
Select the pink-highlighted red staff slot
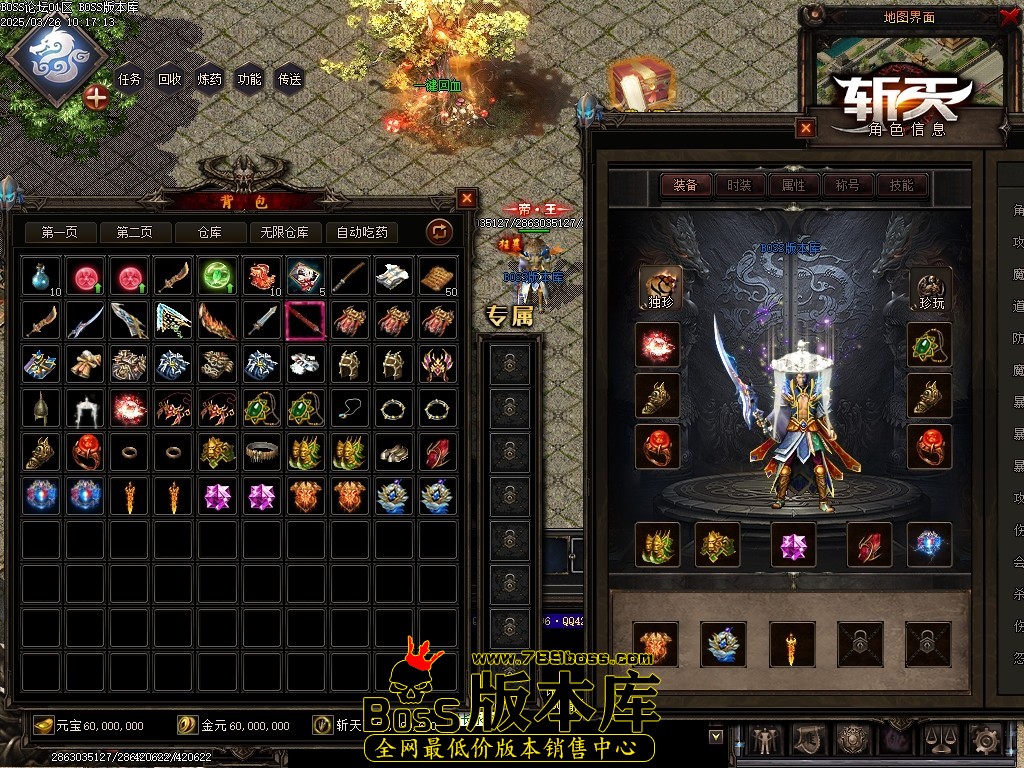coord(304,320)
